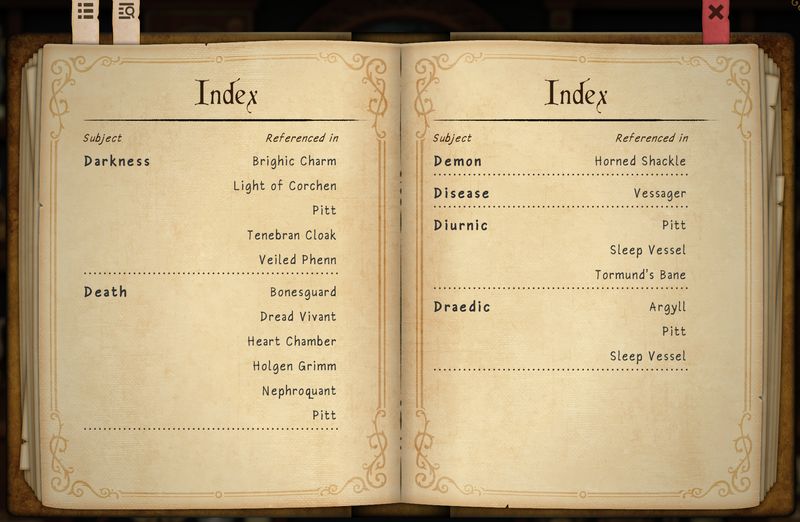Open the Nephroquant reference

tap(299, 391)
